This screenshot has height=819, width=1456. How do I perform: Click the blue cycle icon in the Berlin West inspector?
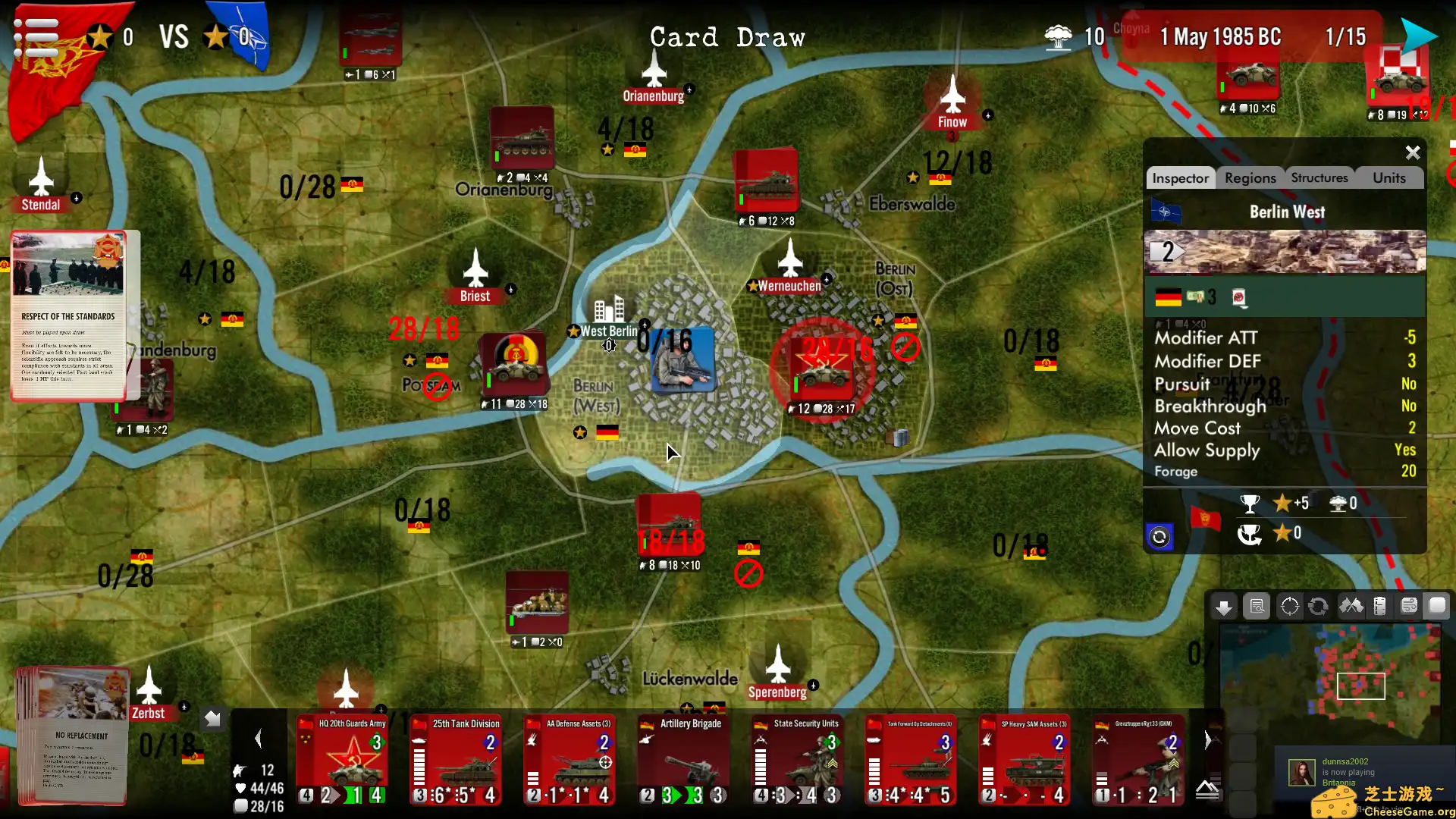(1160, 536)
